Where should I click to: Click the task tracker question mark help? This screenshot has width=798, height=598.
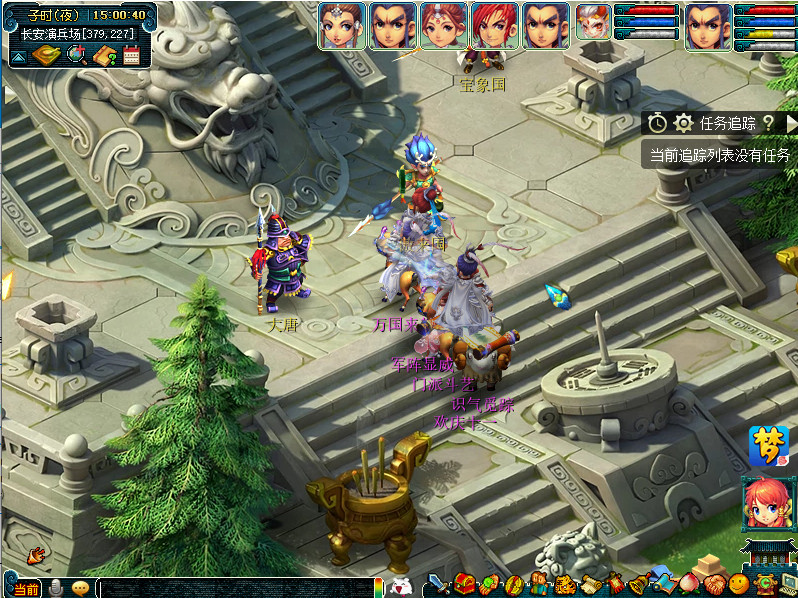(768, 123)
